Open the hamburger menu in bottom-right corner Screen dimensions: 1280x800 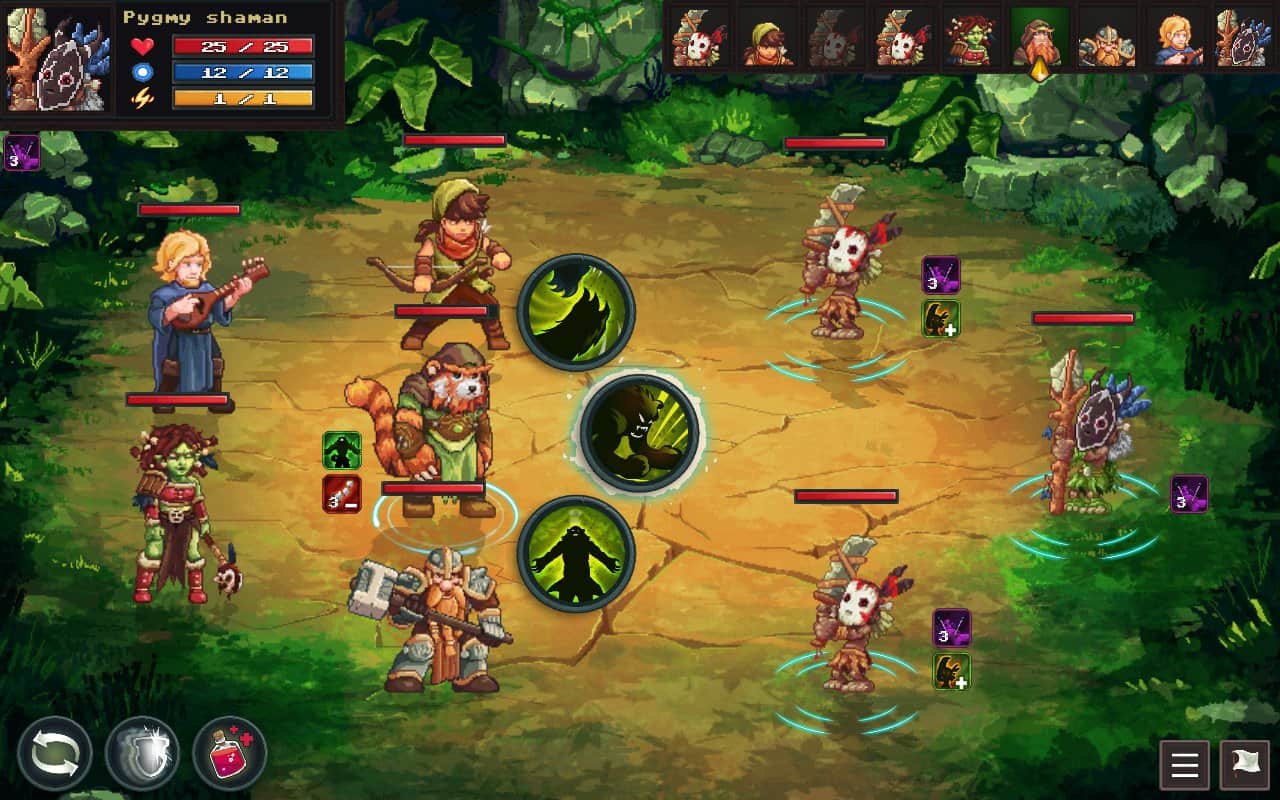point(1183,765)
